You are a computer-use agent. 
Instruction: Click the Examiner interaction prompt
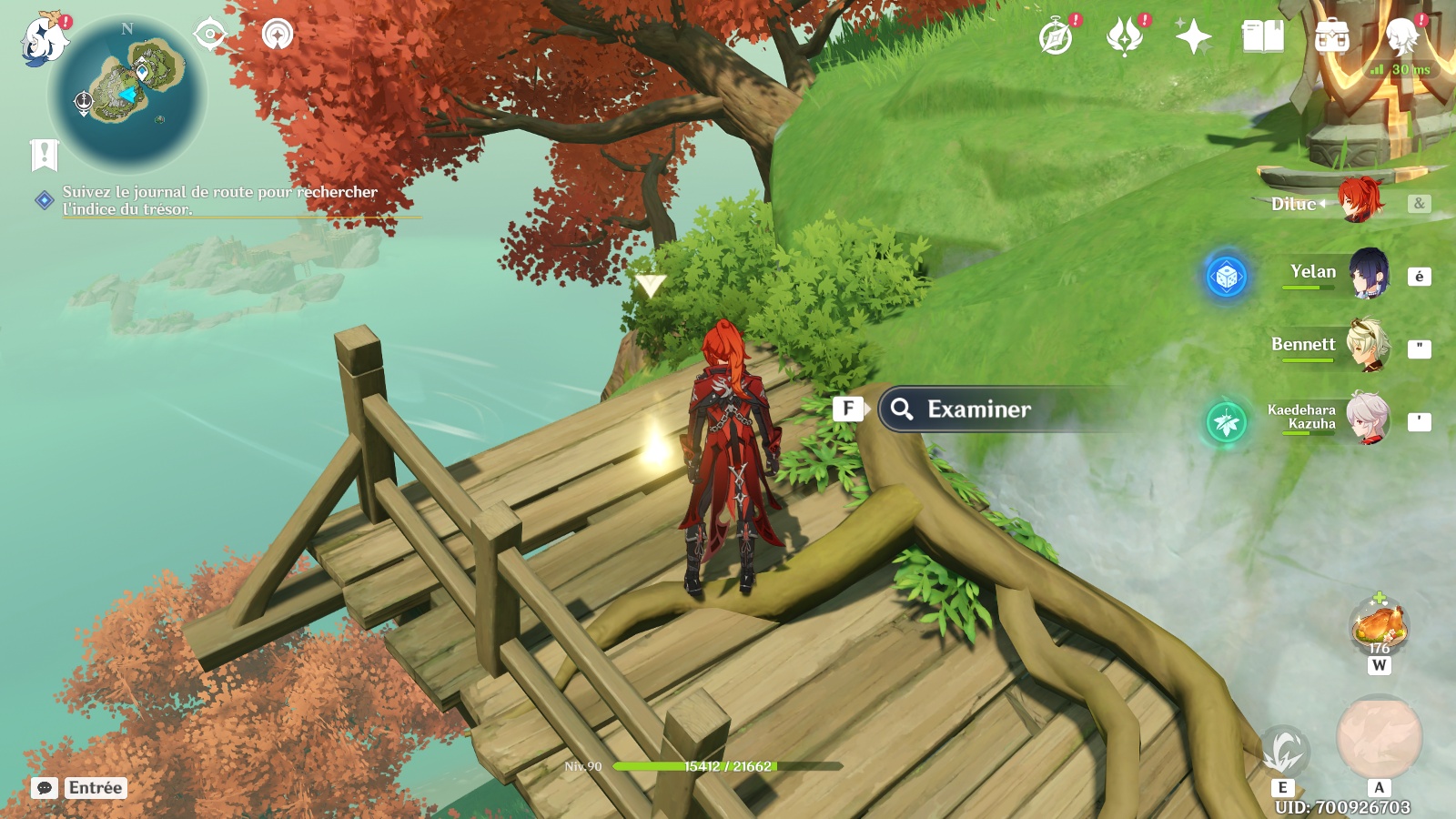click(x=978, y=409)
